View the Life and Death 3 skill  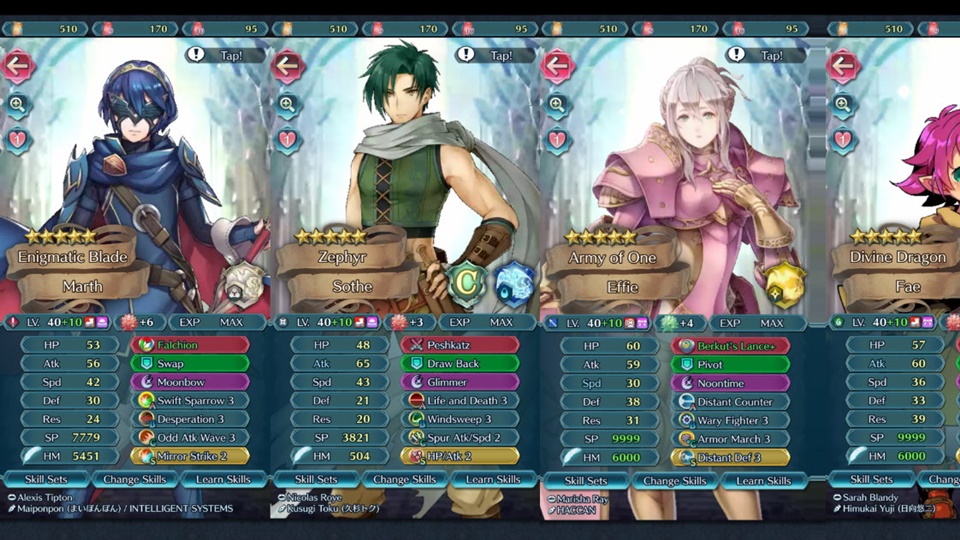[x=459, y=400]
